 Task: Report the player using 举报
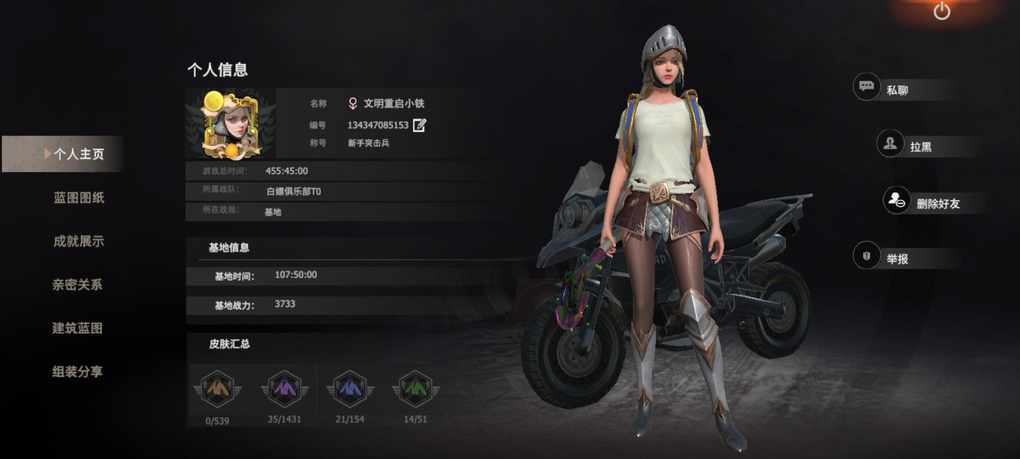[896, 258]
